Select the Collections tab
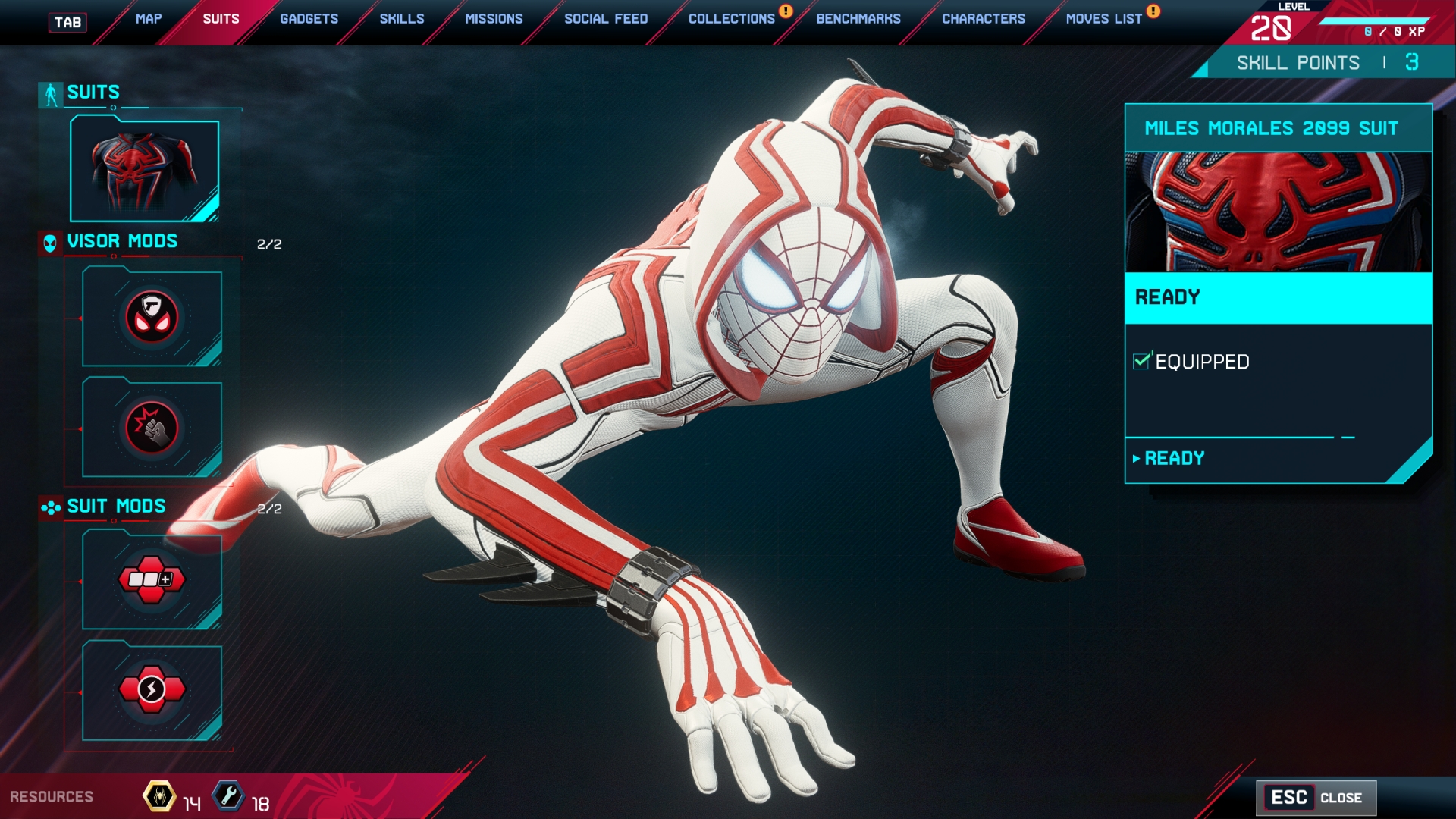 (732, 19)
